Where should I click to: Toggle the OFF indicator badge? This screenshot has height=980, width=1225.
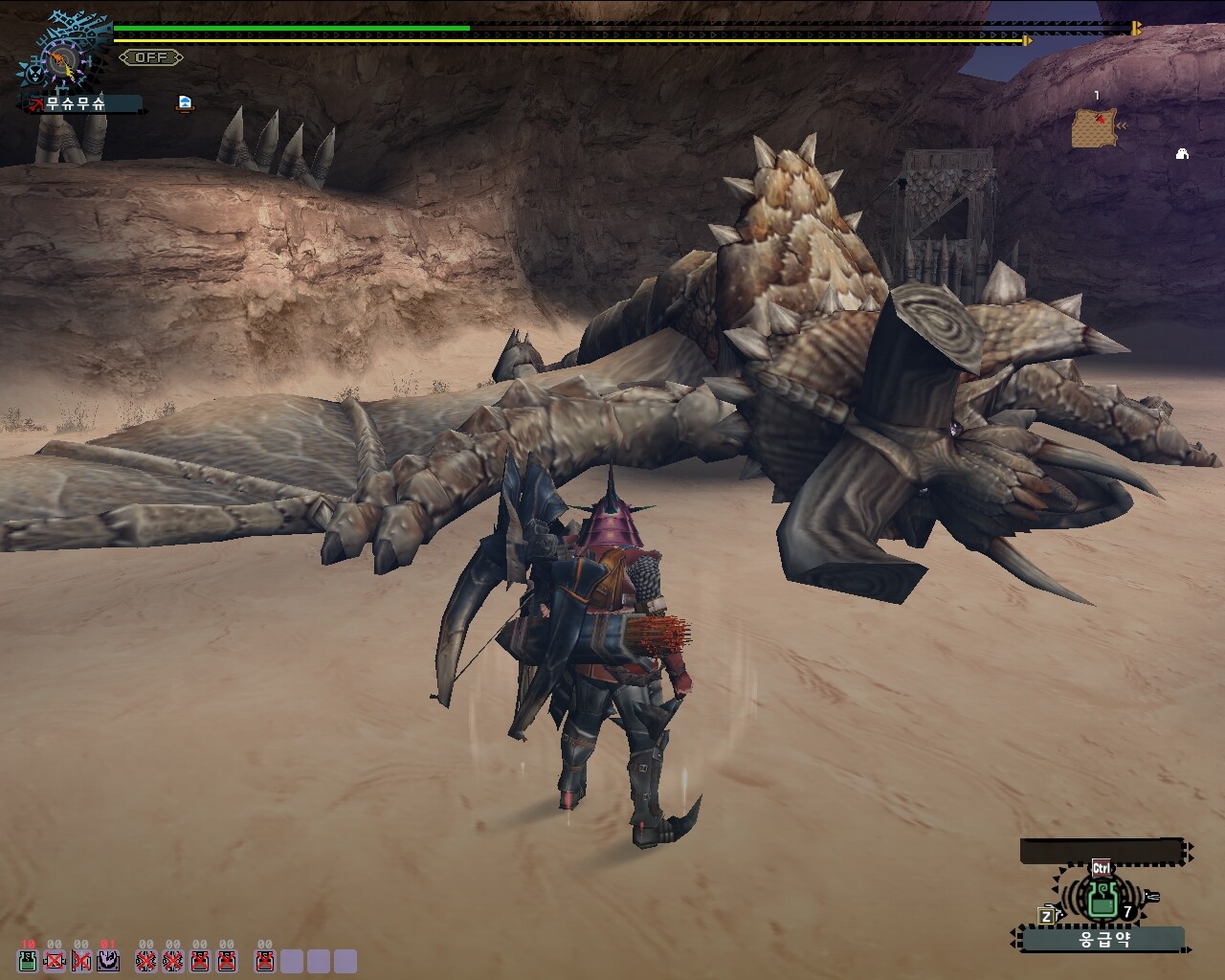tap(151, 57)
